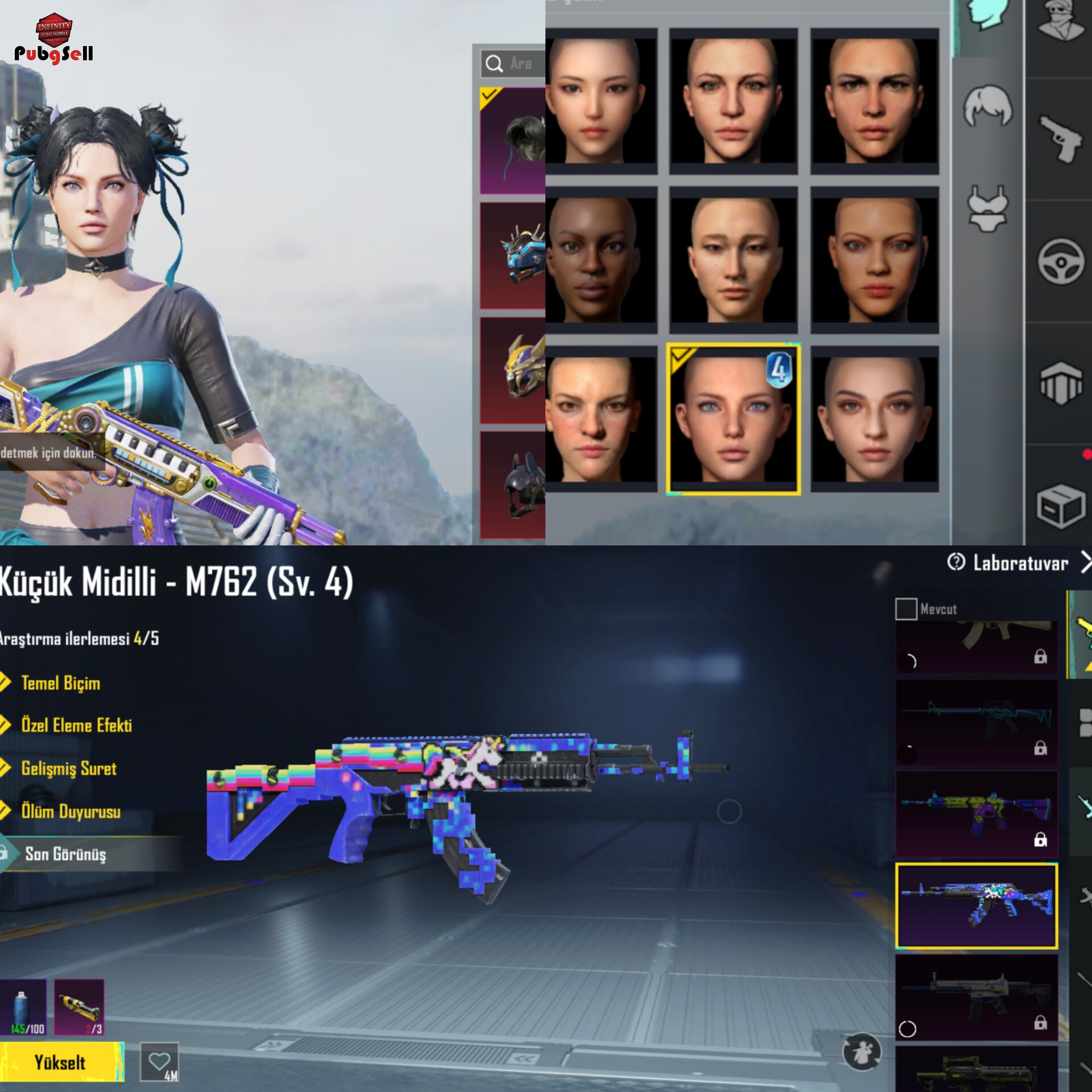Screen dimensions: 1092x1092
Task: Switch to the hairstyle category tab
Action: click(988, 106)
